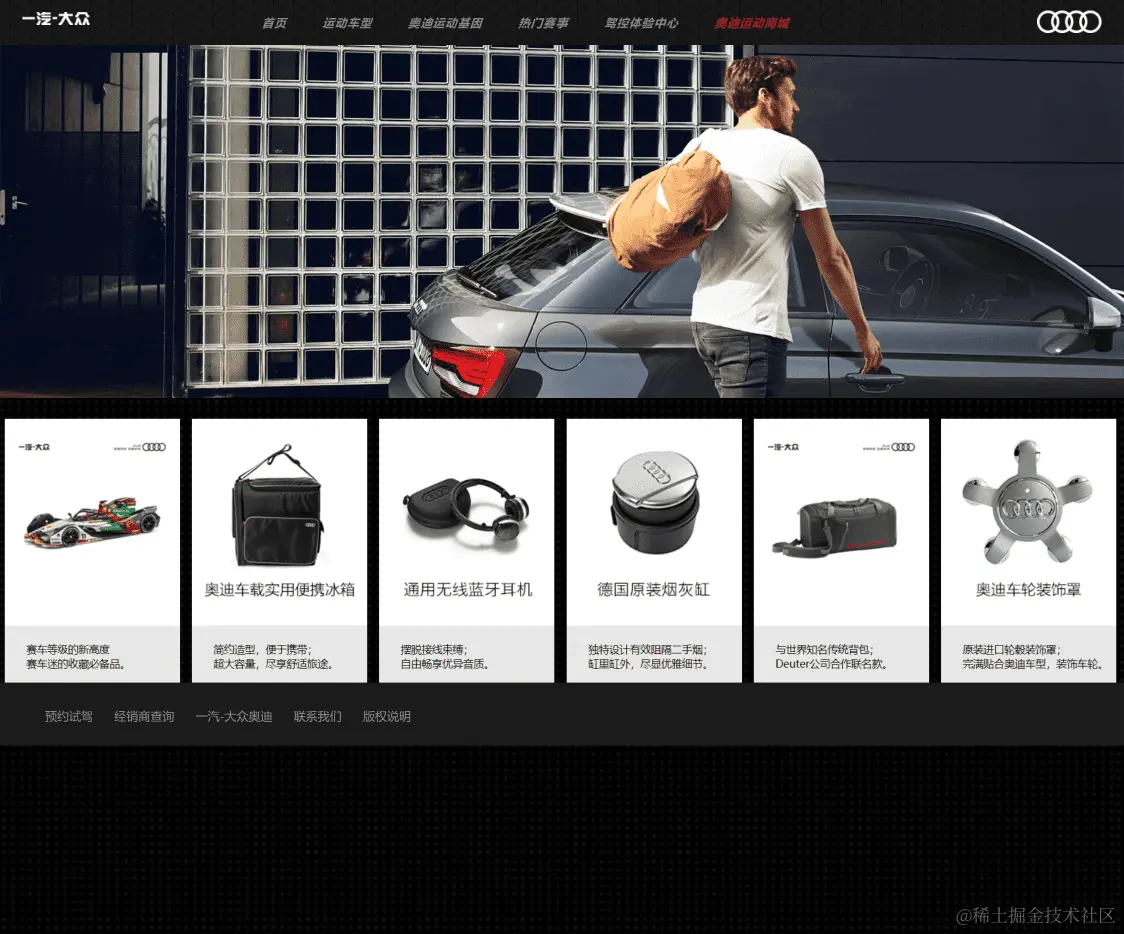Follow the 一汽-大众奥迪 footer link
The width and height of the screenshot is (1124, 934).
click(x=234, y=716)
